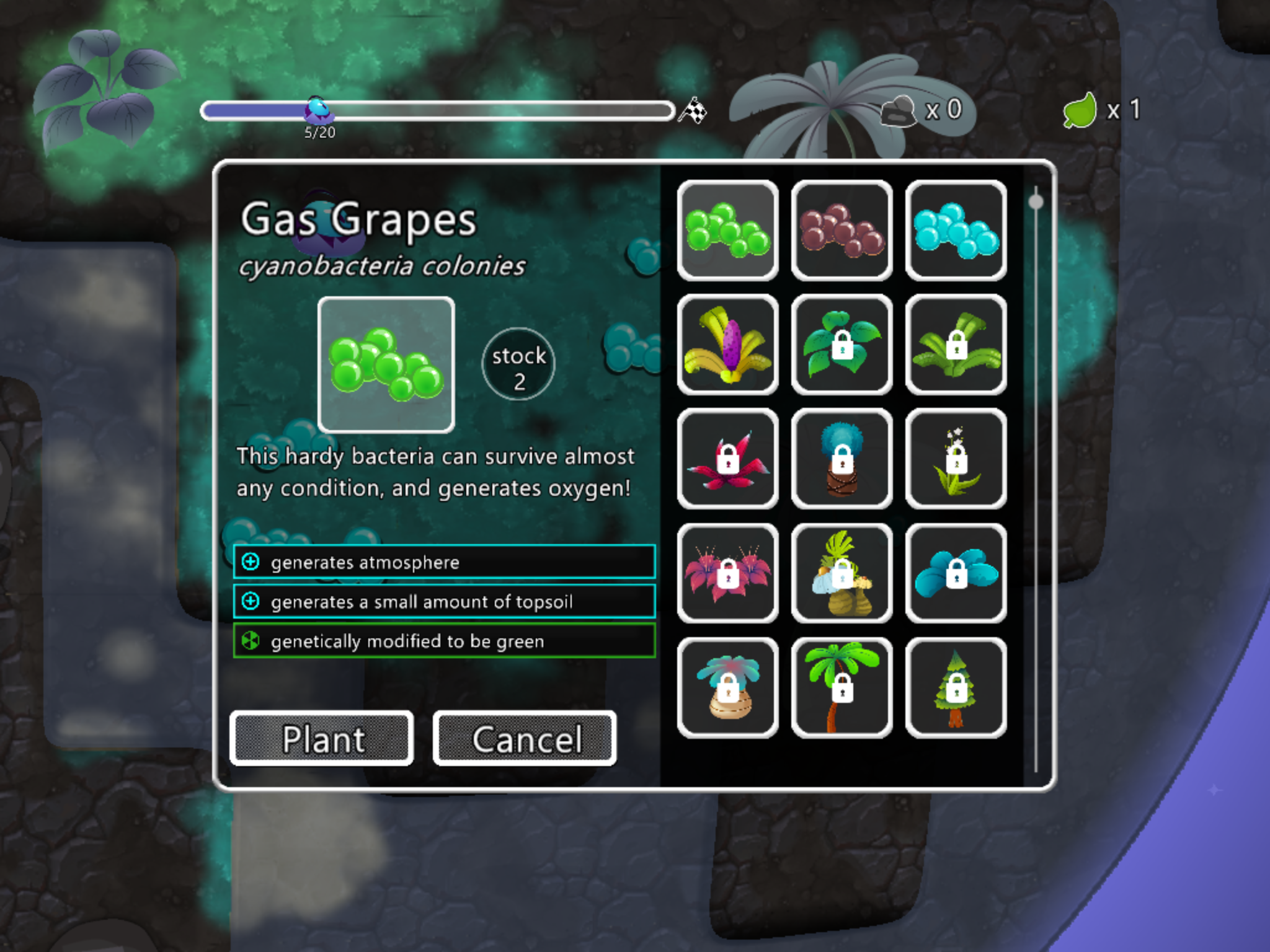Select the yellow flower with purple bud
This screenshot has height=952, width=1270.
[727, 345]
